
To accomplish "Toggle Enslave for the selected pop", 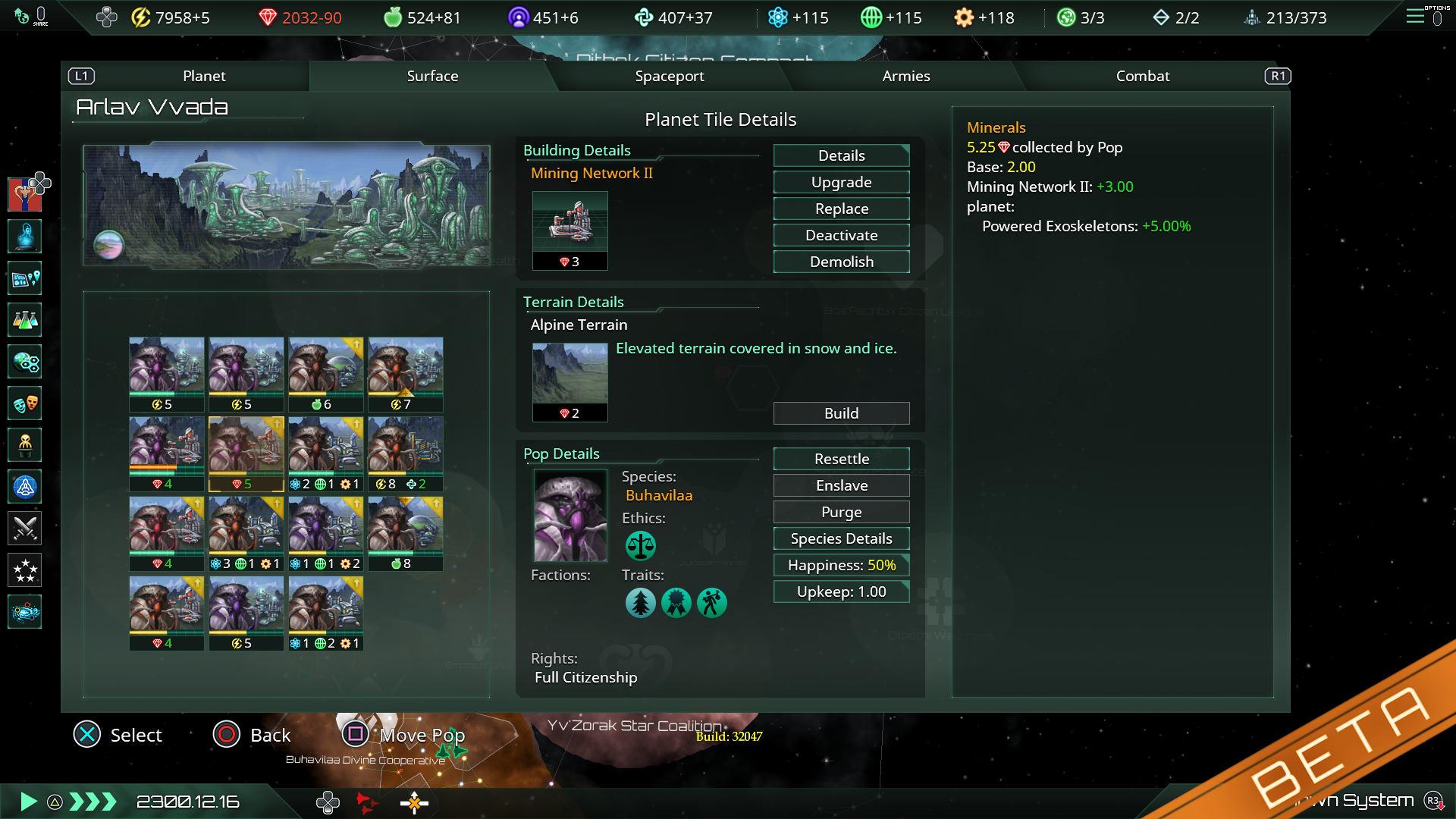I will (841, 485).
